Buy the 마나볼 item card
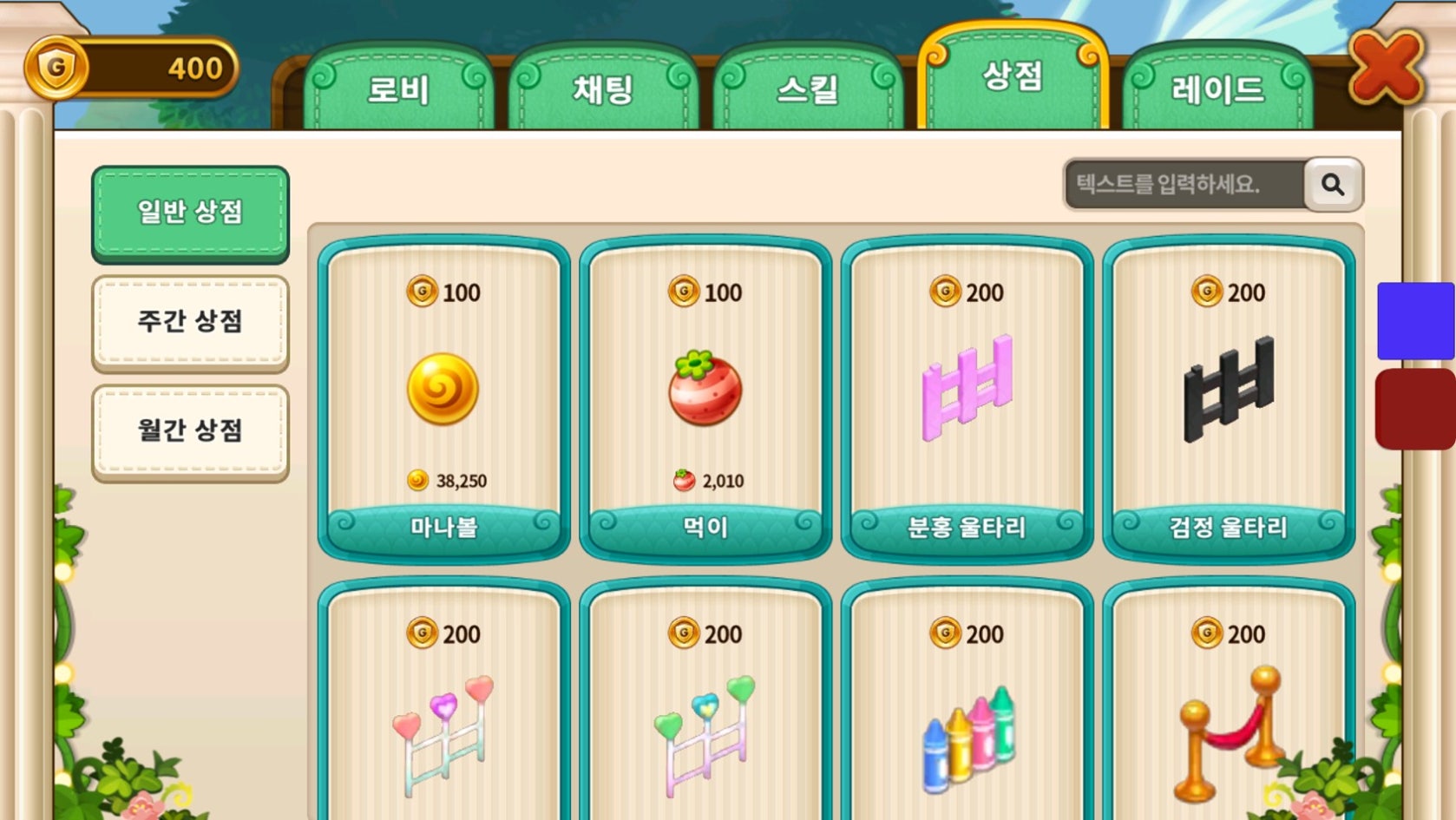The width and height of the screenshot is (1456, 820). (x=443, y=399)
